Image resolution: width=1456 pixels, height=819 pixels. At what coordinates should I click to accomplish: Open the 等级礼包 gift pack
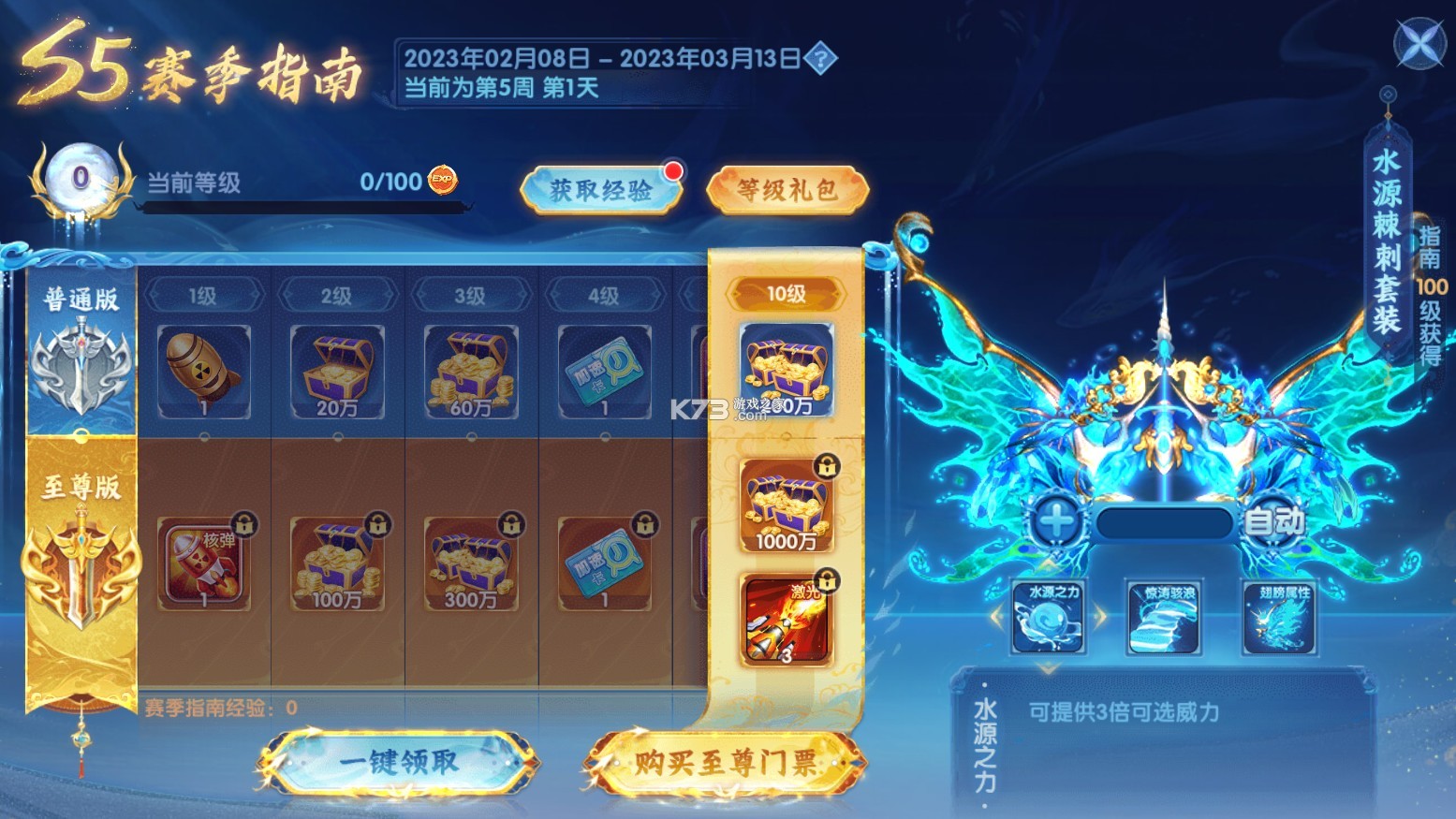(787, 187)
